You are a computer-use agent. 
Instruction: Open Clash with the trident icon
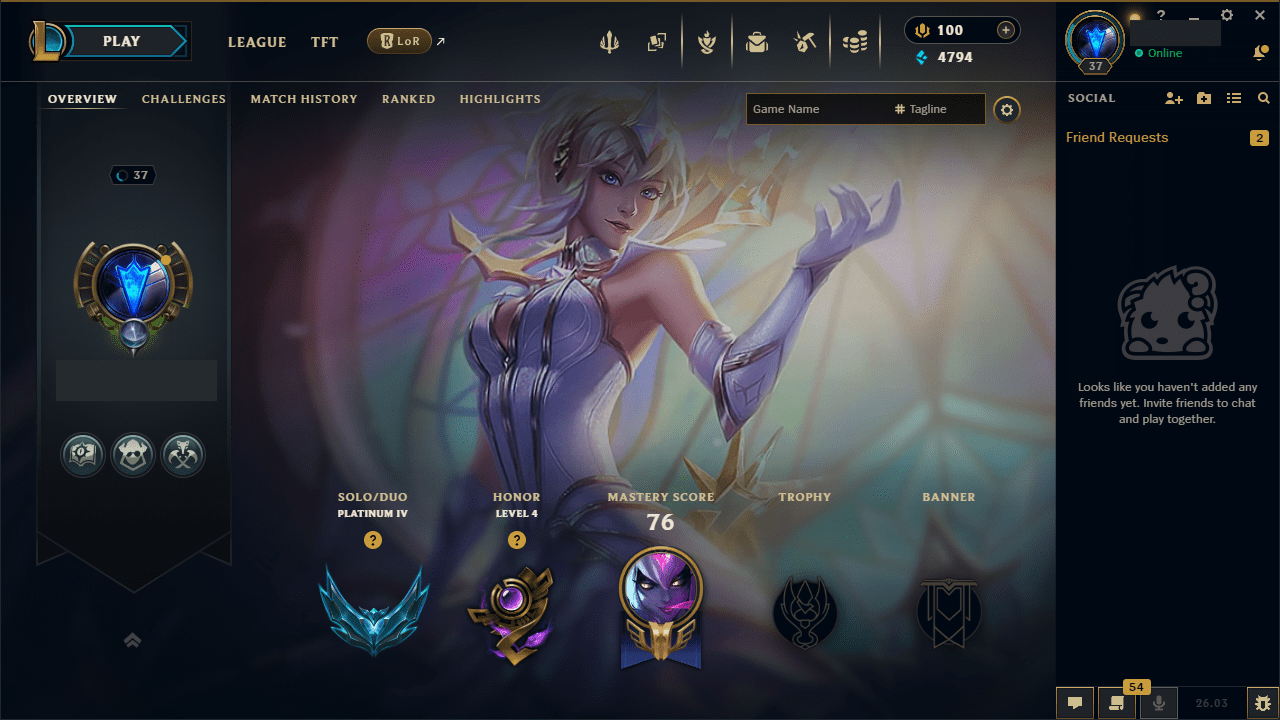[x=609, y=42]
